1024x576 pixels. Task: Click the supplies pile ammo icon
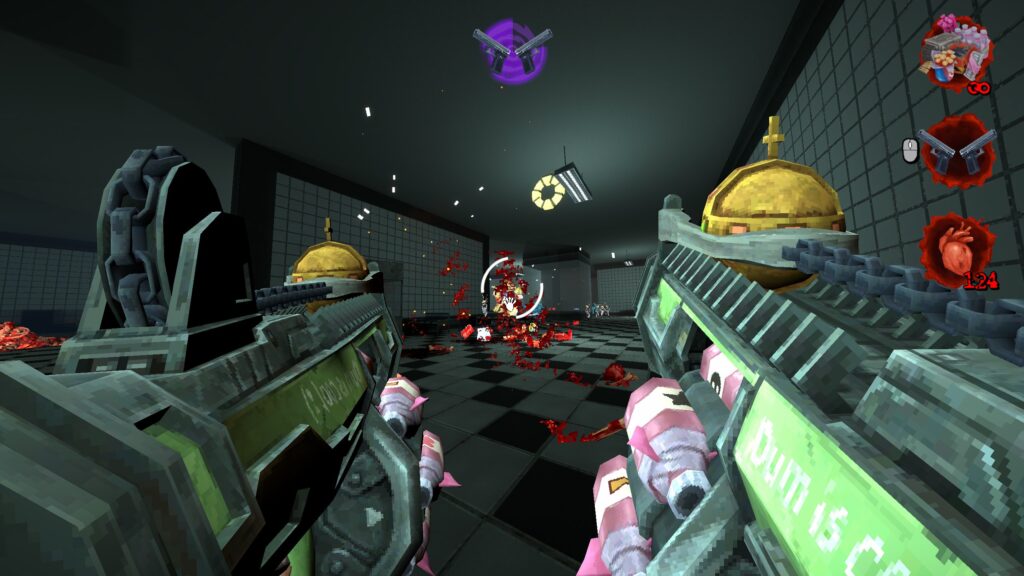(956, 53)
